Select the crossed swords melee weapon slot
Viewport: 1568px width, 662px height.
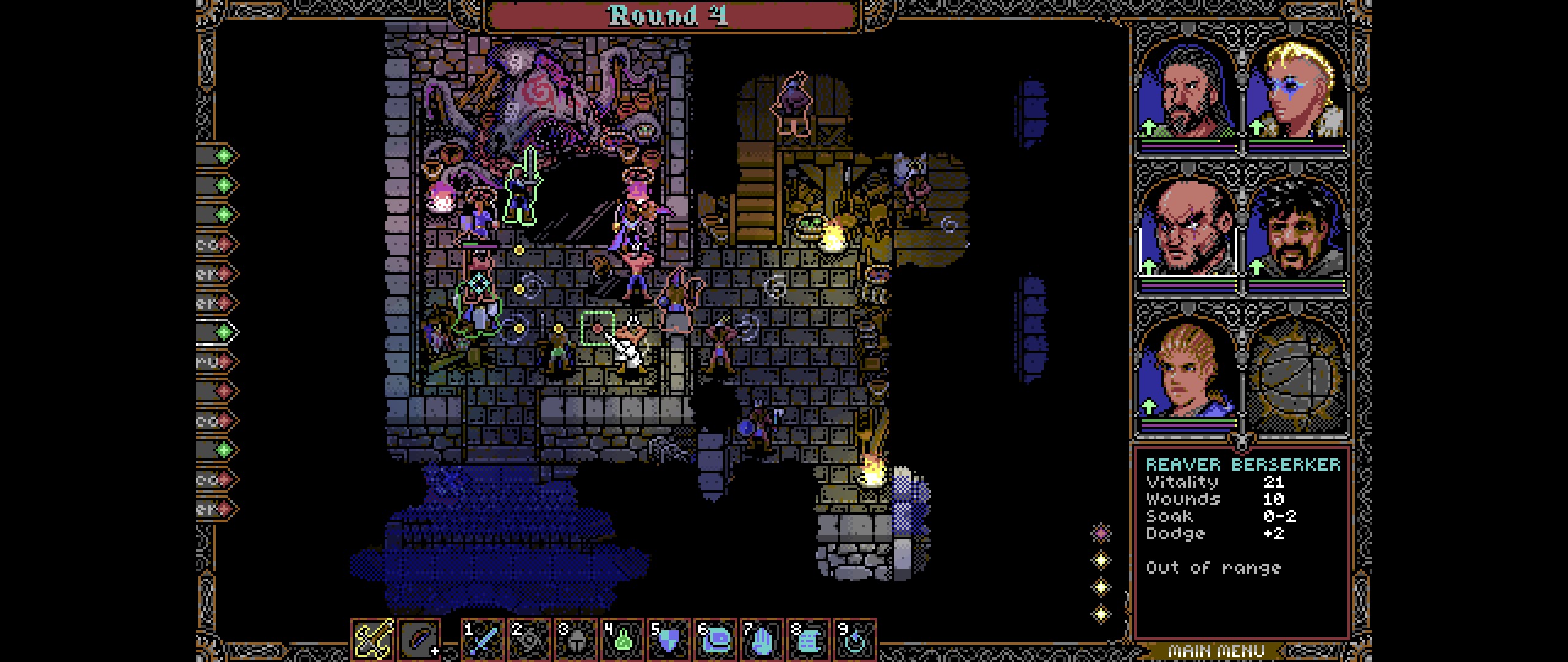pyautogui.click(x=372, y=639)
